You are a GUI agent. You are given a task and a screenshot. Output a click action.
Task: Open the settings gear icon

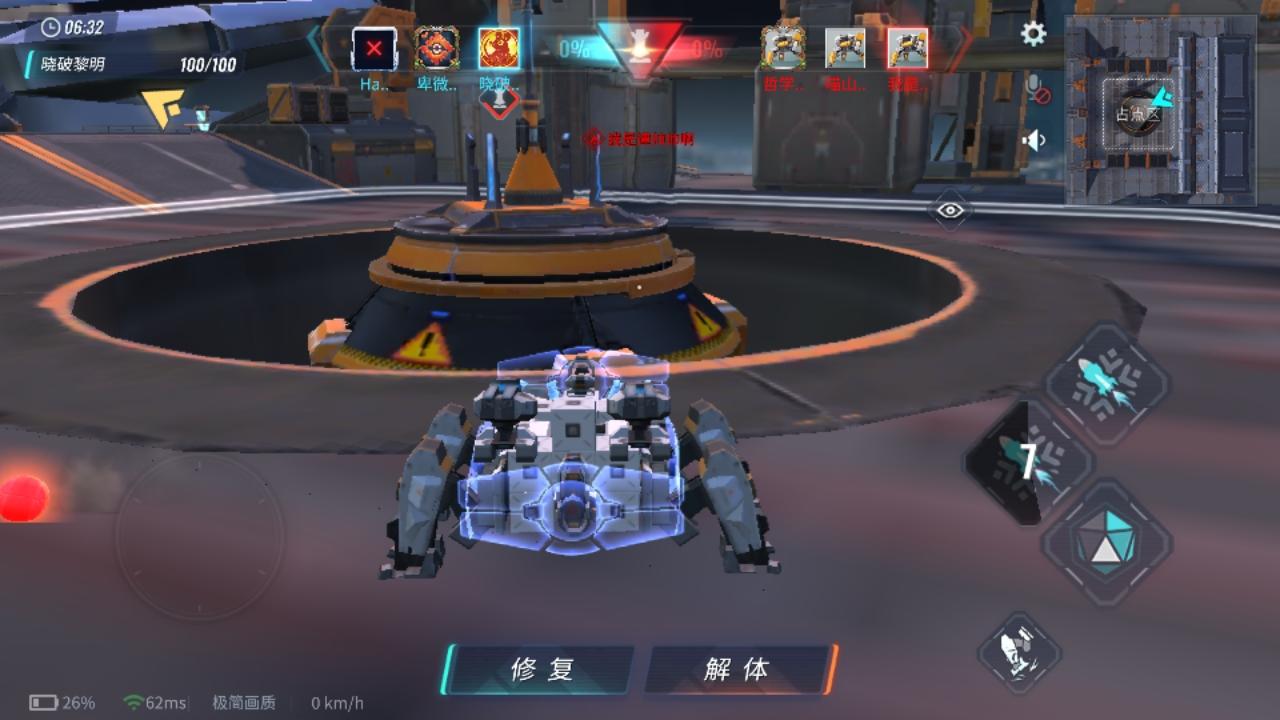[x=1032, y=33]
